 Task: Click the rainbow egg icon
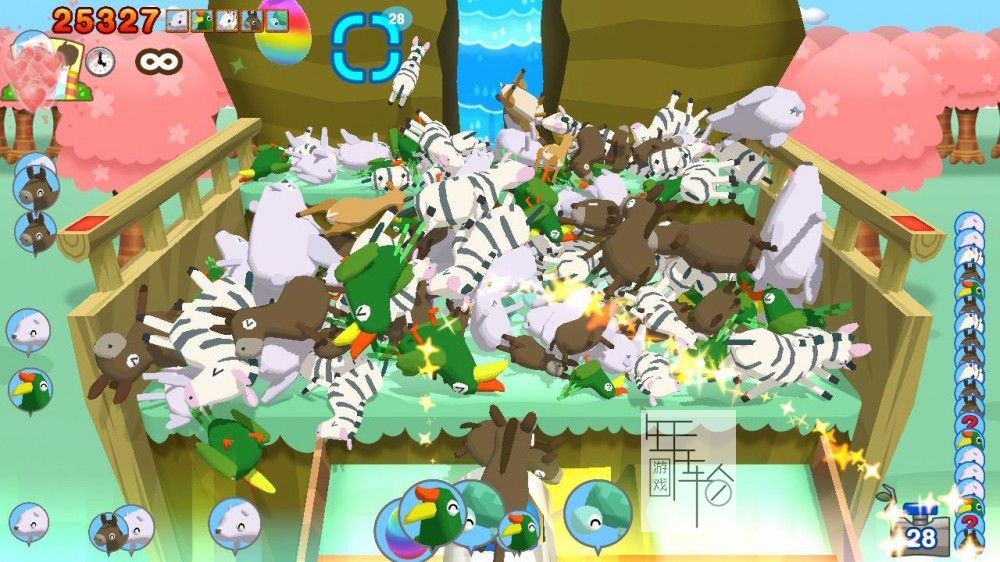click(x=282, y=34)
